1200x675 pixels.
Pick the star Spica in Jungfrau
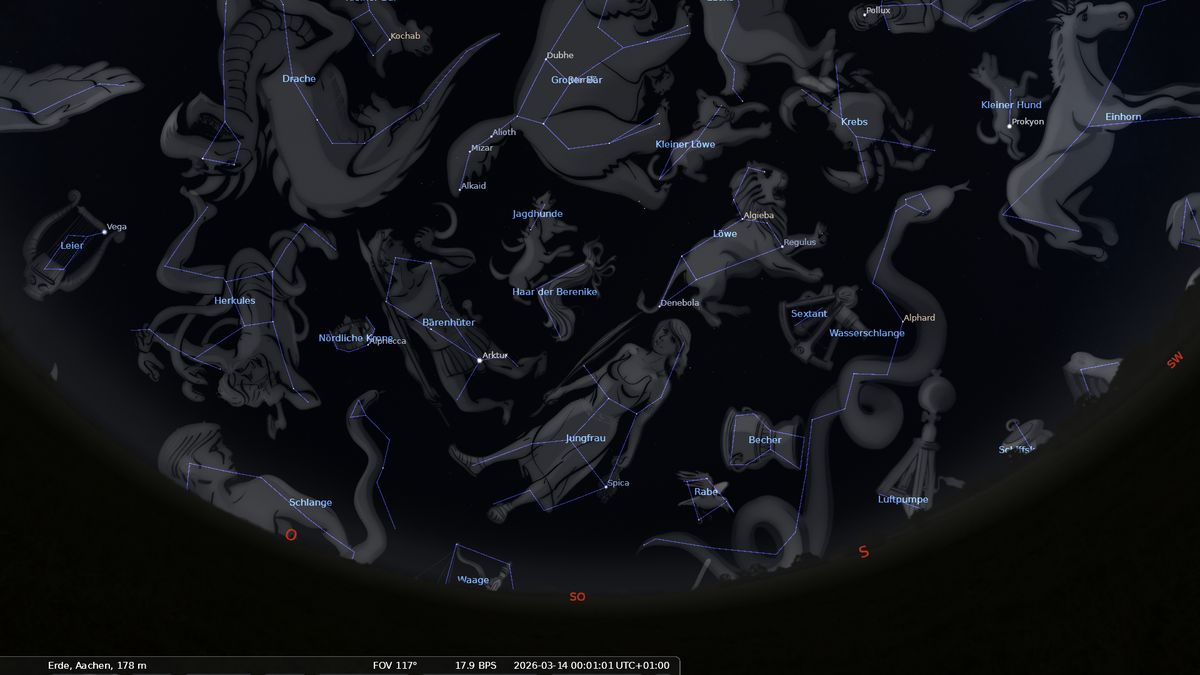[604, 488]
